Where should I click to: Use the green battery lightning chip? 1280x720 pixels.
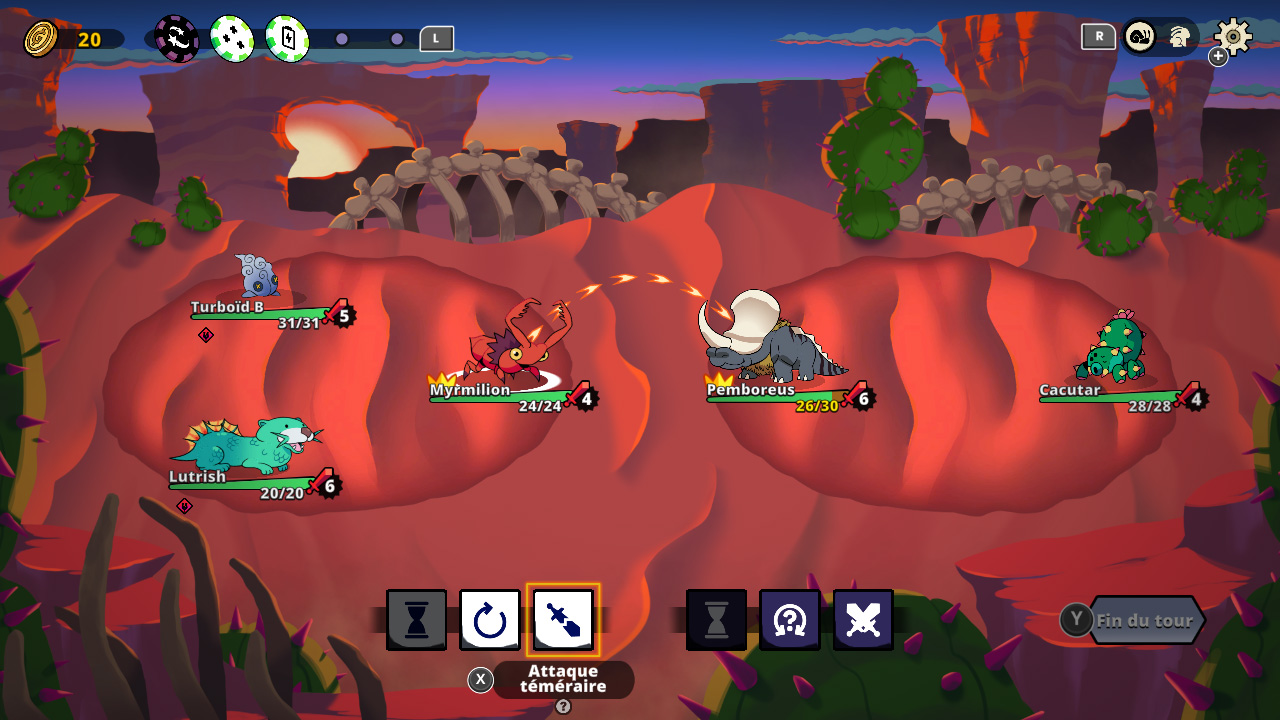click(x=287, y=39)
